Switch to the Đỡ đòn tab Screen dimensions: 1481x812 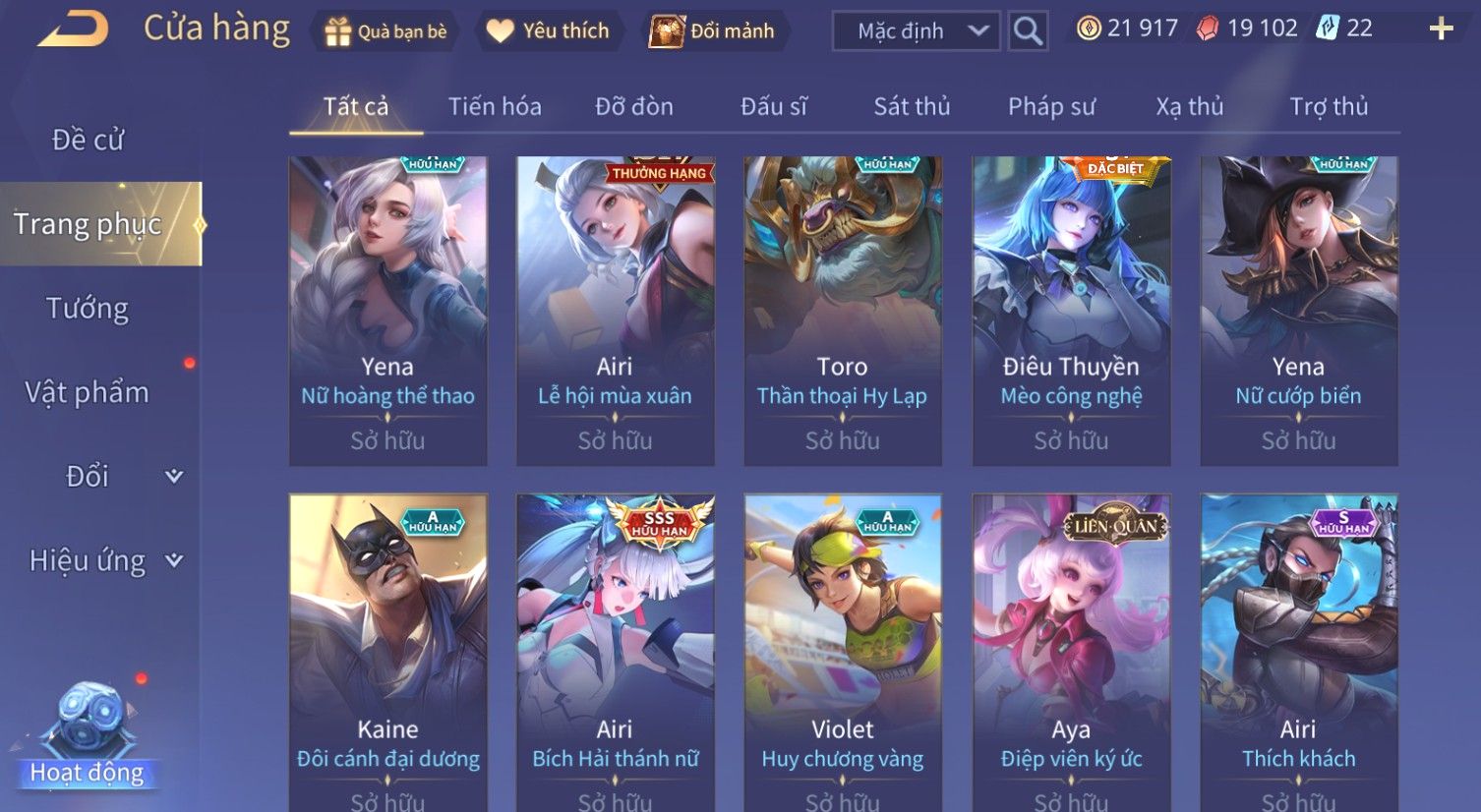click(x=634, y=106)
